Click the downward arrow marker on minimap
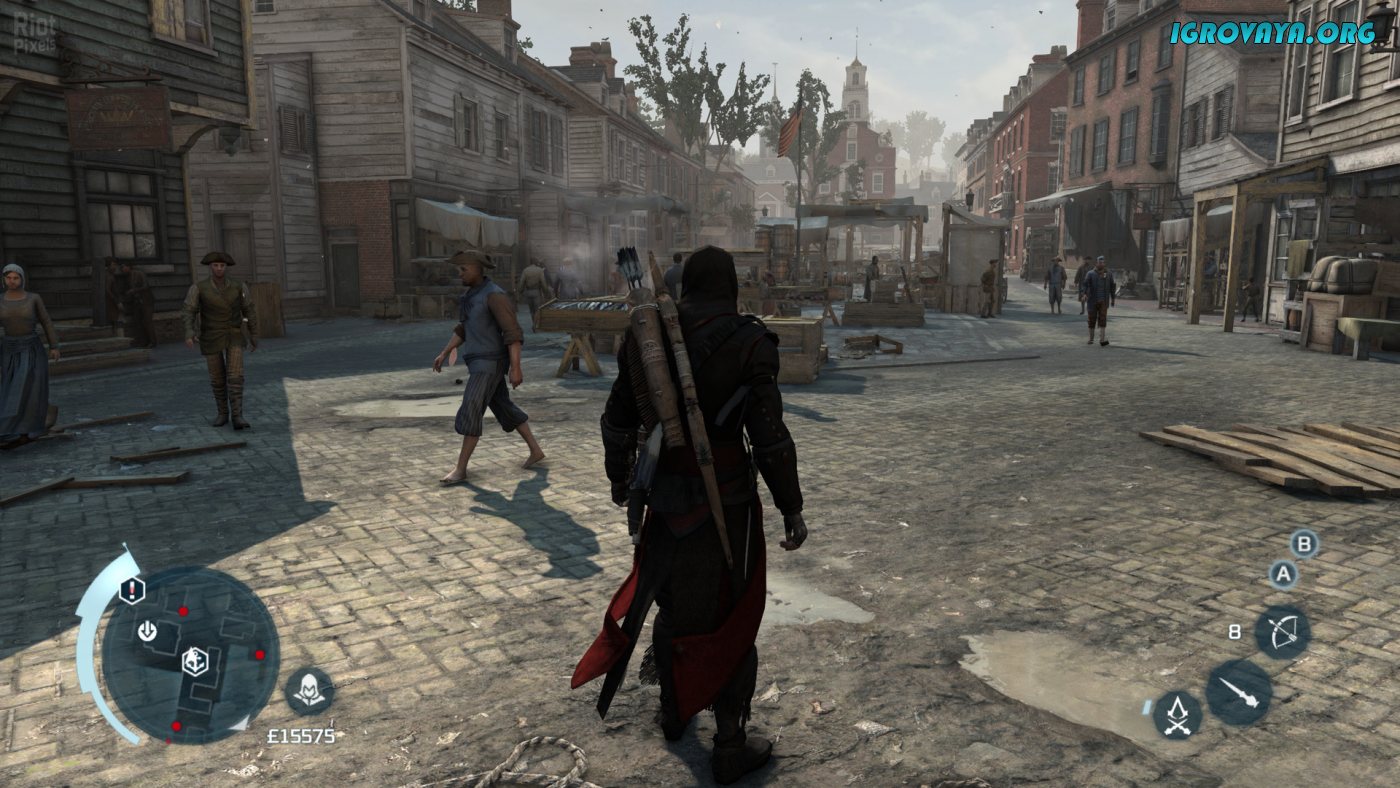Image resolution: width=1400 pixels, height=788 pixels. coord(148,631)
